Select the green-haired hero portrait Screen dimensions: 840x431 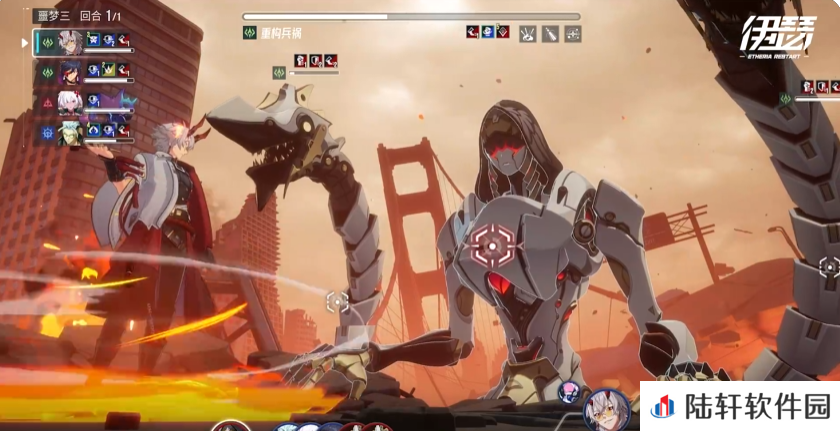(69, 131)
